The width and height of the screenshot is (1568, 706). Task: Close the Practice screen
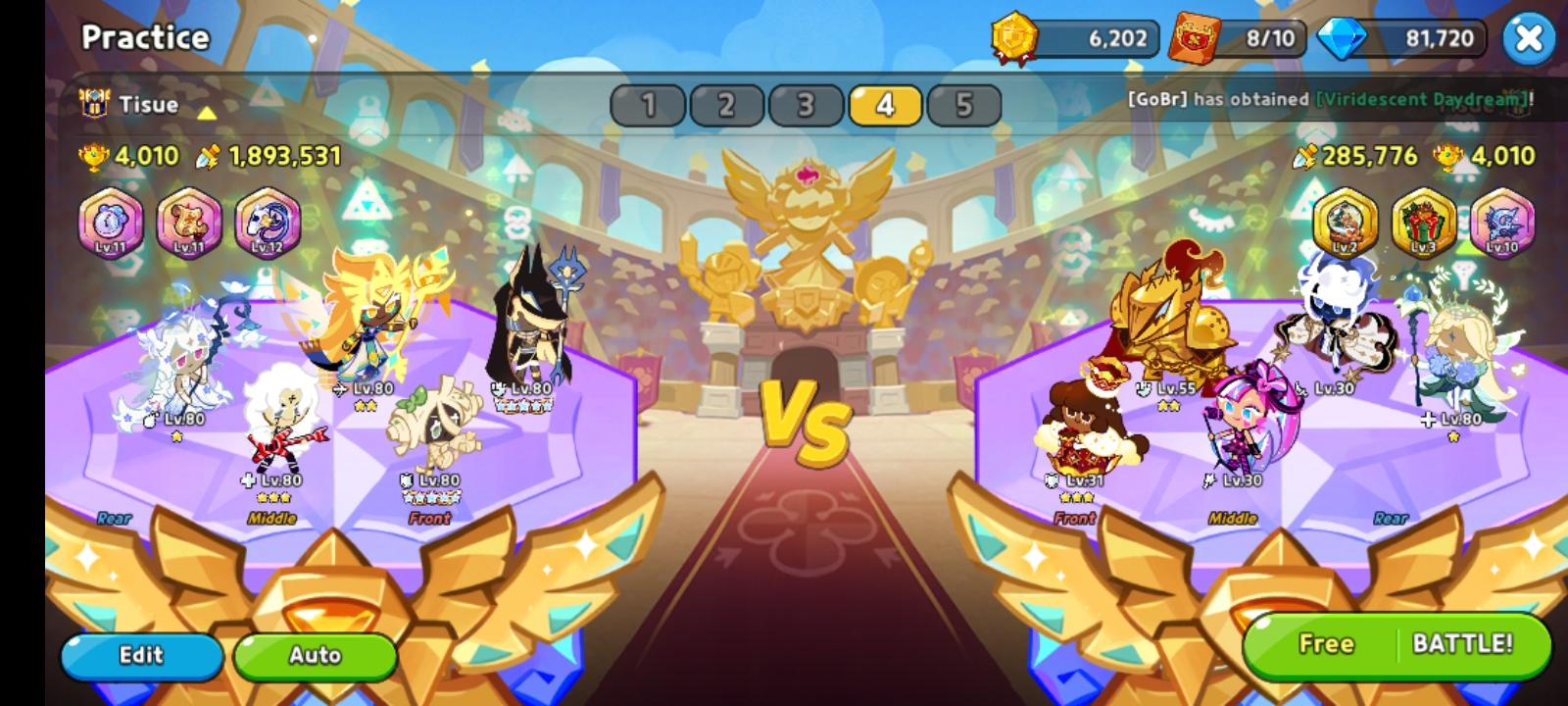(1529, 37)
